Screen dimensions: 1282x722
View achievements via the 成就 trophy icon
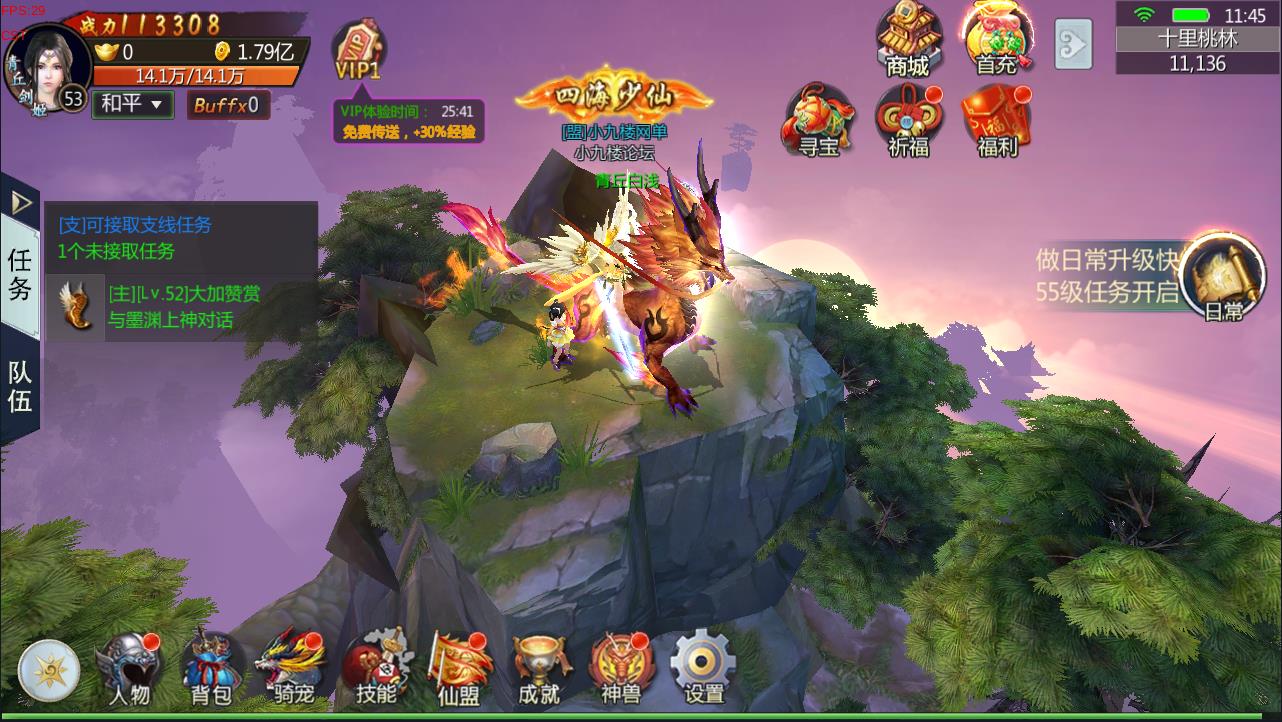coord(540,663)
